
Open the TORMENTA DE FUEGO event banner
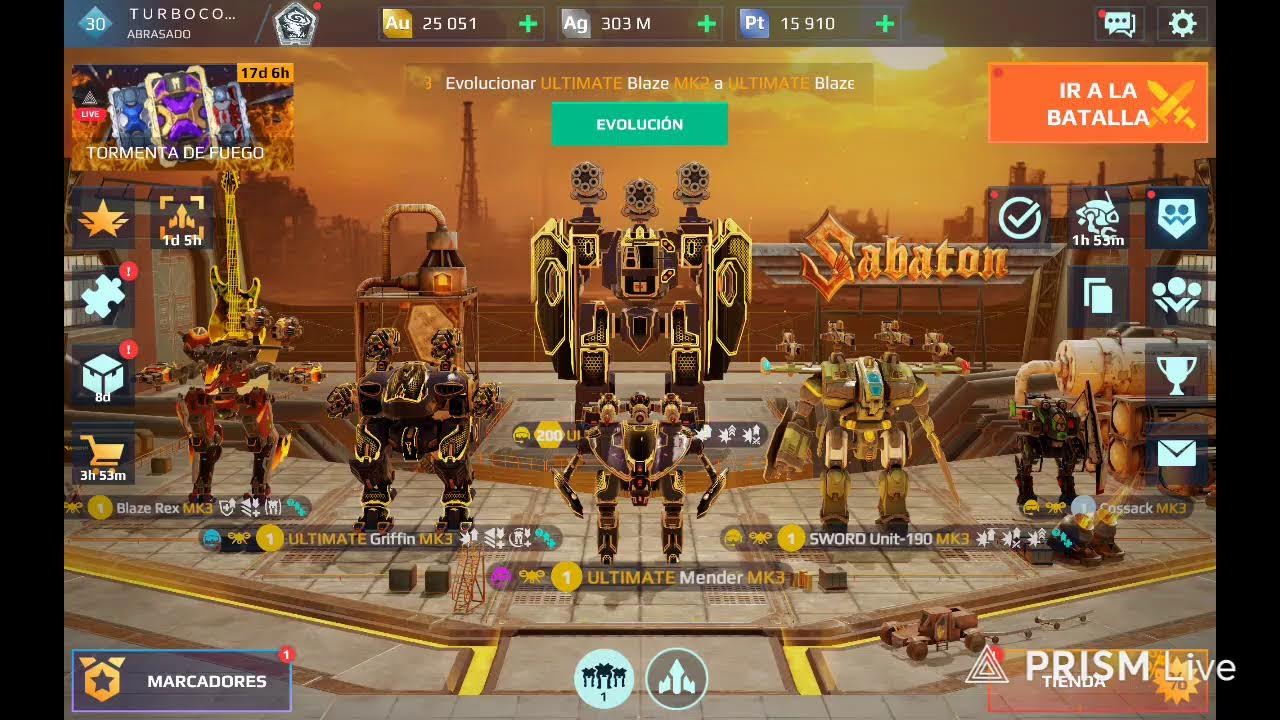[x=172, y=113]
